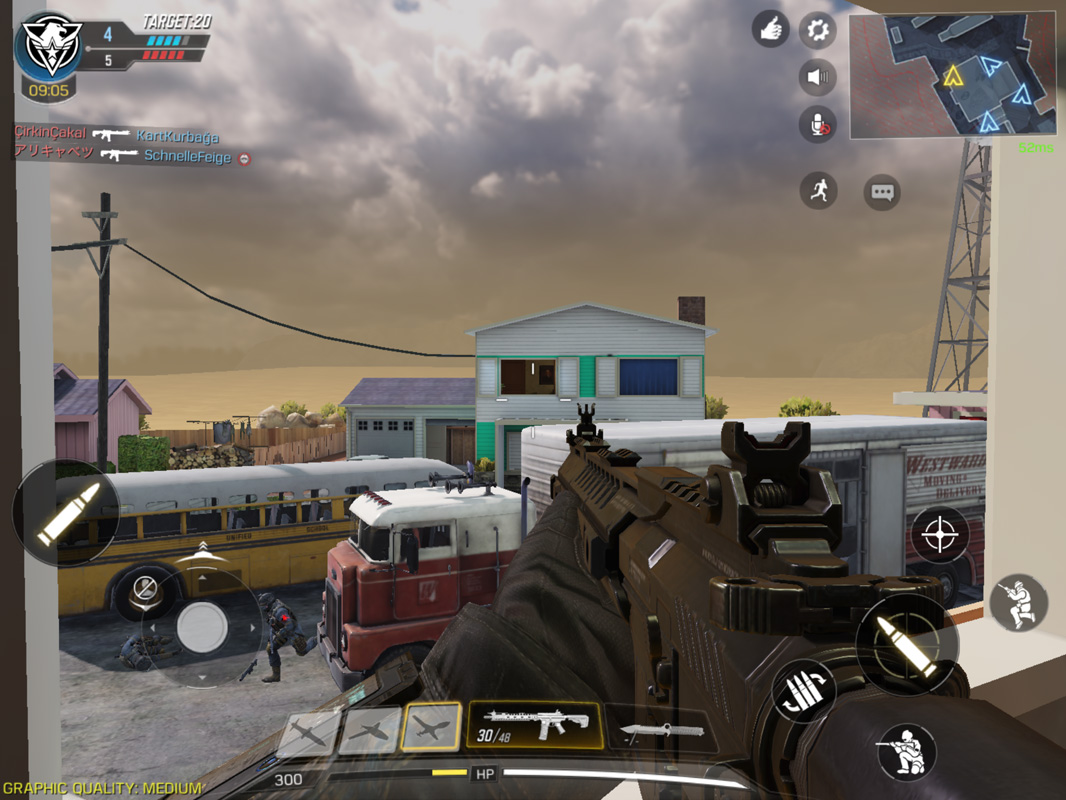Tap the thumbs-up like icon

770,30
